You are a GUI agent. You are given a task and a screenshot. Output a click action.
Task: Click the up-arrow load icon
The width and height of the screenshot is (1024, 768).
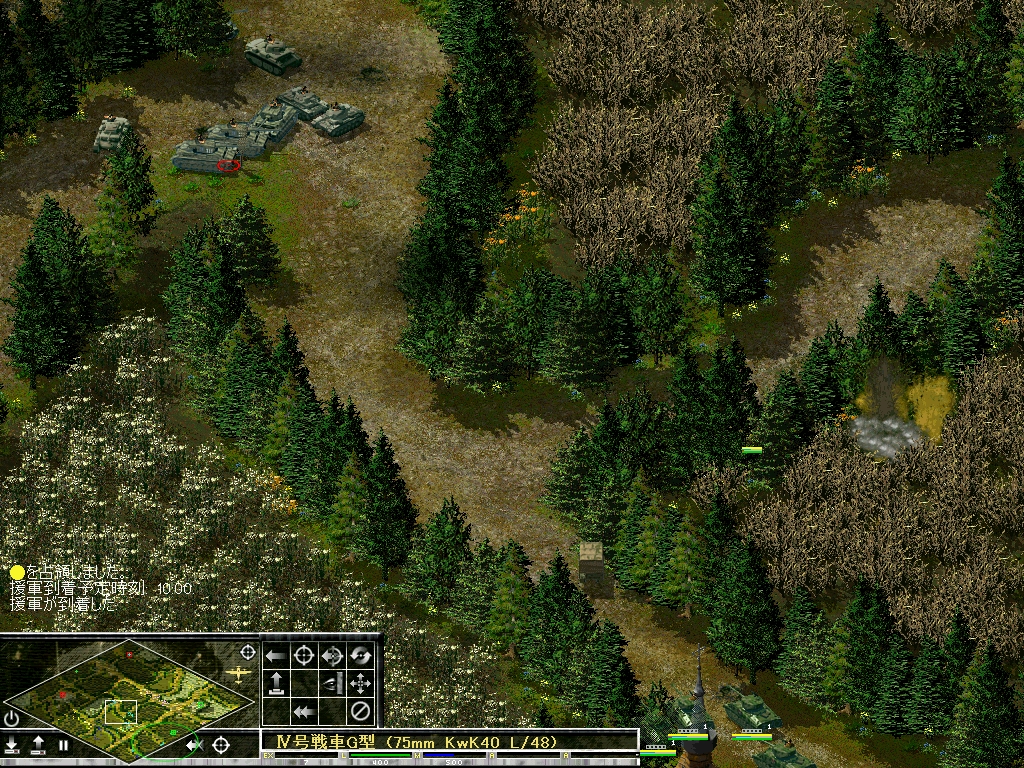(38, 745)
